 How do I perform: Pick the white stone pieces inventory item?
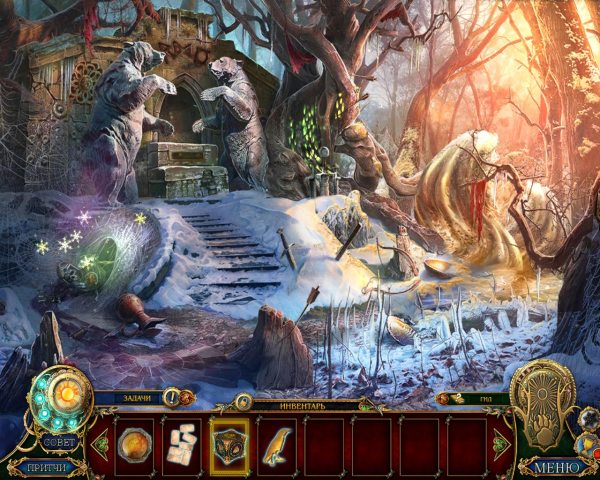[x=183, y=445]
